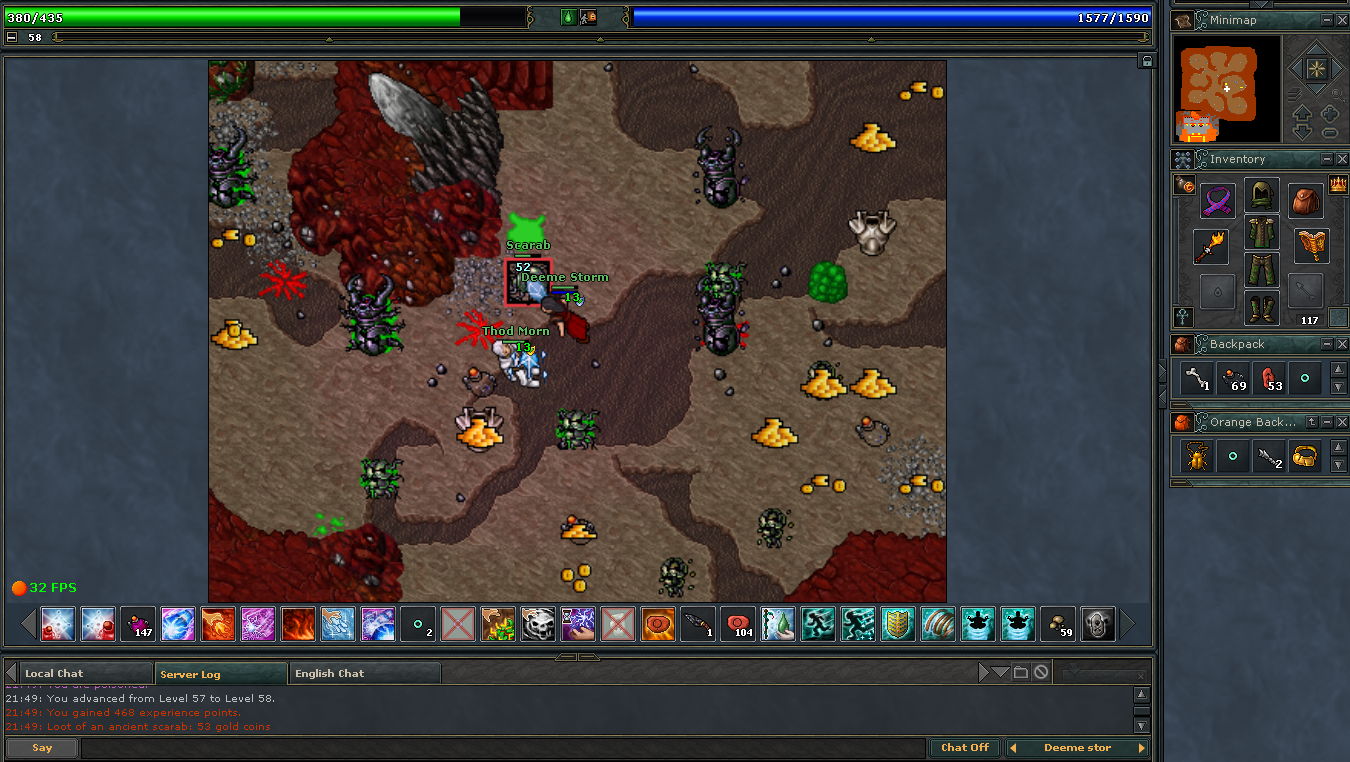
Task: Activate the golden shield hotbar spell
Action: click(898, 625)
